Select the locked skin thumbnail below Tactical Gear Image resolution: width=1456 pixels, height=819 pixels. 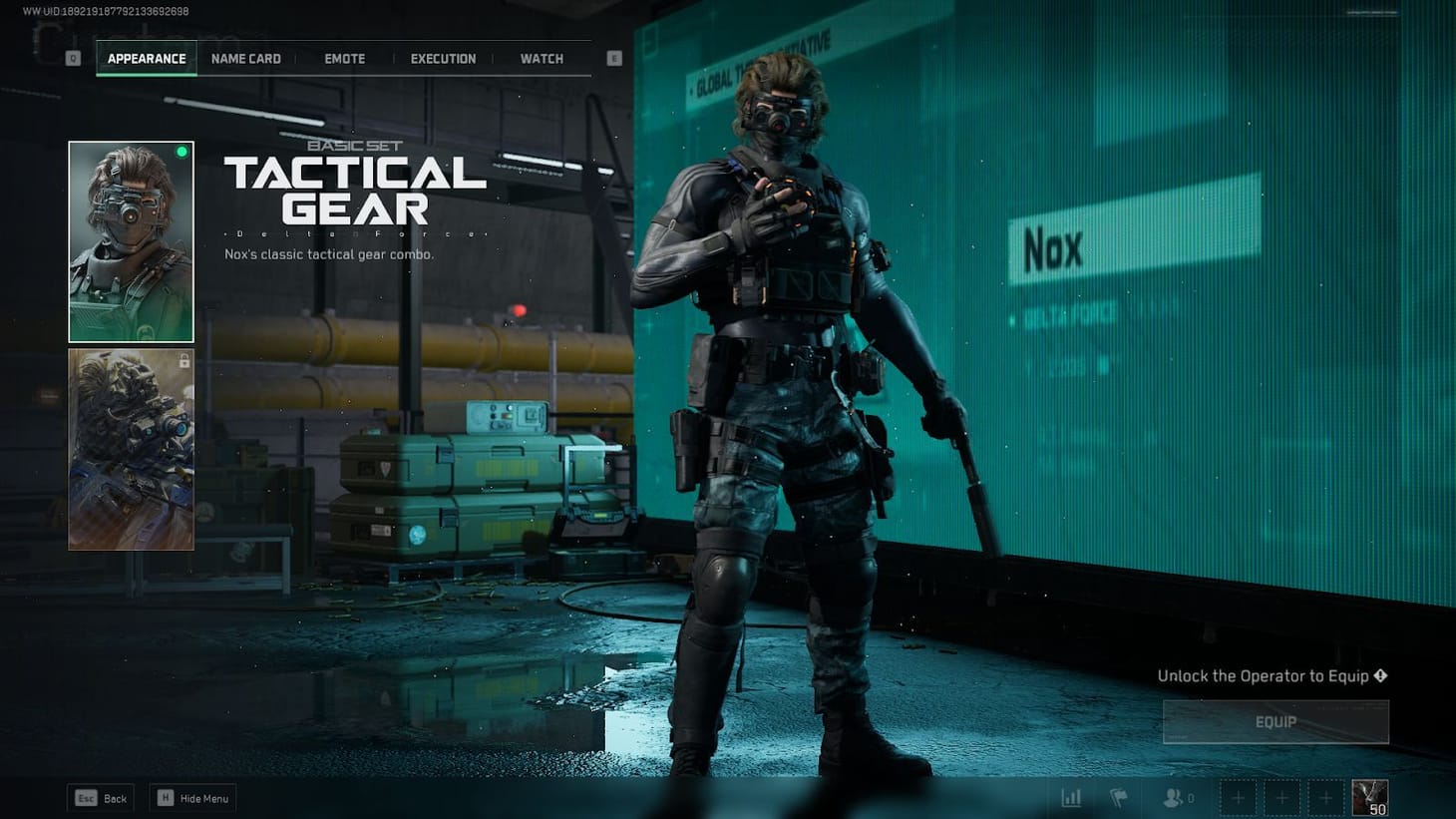pyautogui.click(x=131, y=449)
